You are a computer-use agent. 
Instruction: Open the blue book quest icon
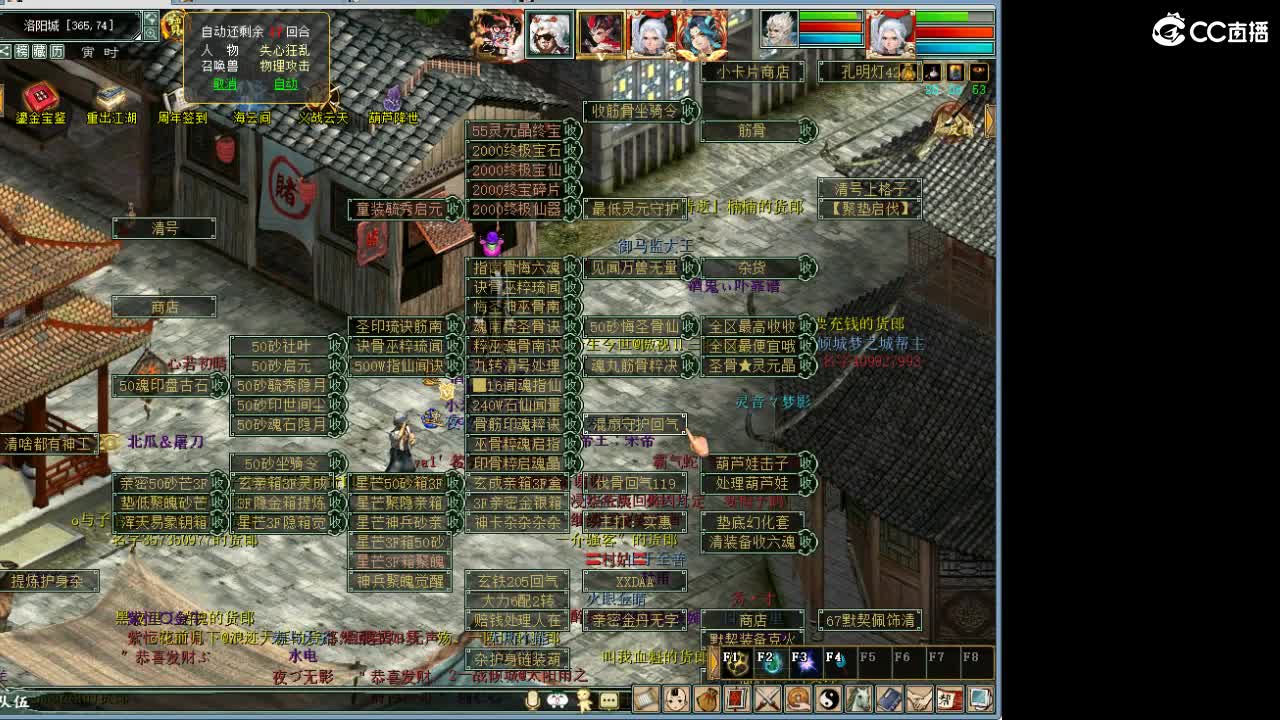pos(889,700)
